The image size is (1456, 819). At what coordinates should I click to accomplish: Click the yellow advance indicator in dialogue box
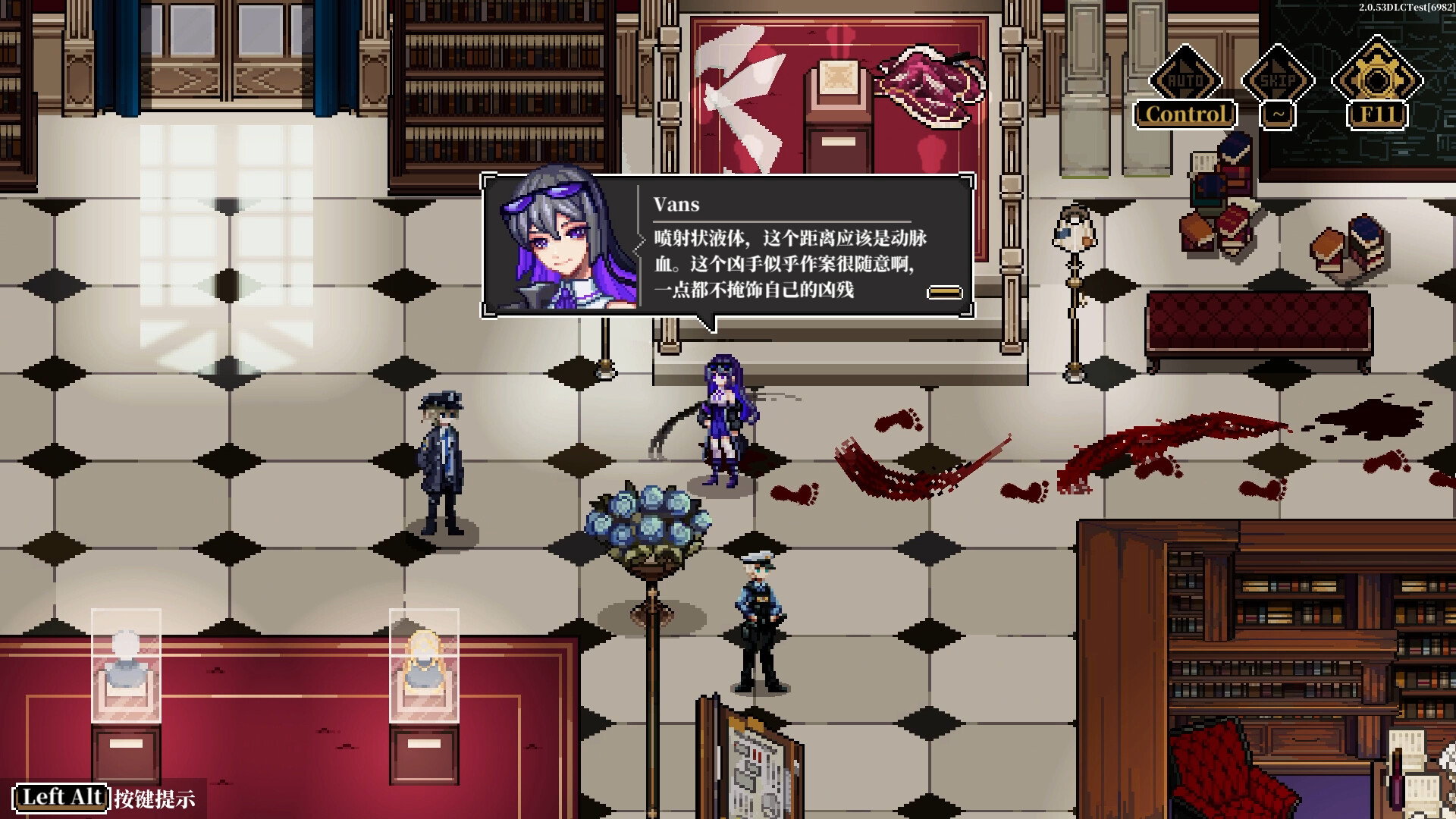(x=943, y=290)
